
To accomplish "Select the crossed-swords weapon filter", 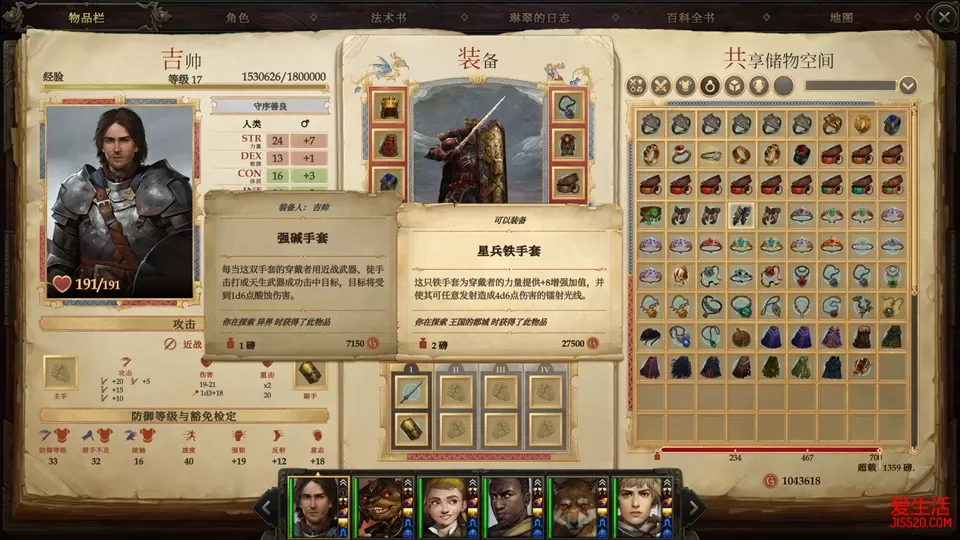I will tap(660, 86).
